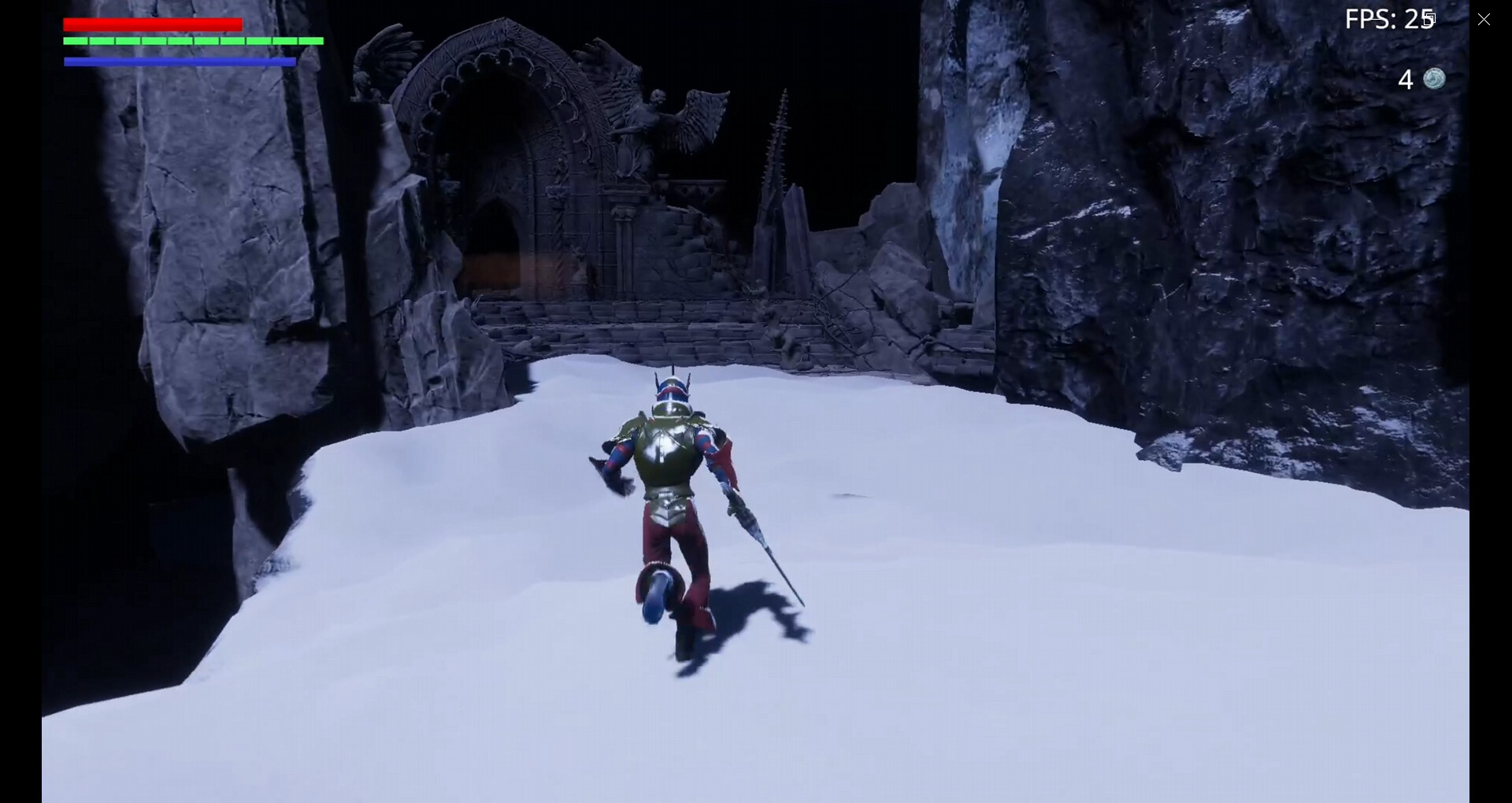1512x803 pixels.
Task: Click the right end of the red health bar
Action: (x=240, y=24)
